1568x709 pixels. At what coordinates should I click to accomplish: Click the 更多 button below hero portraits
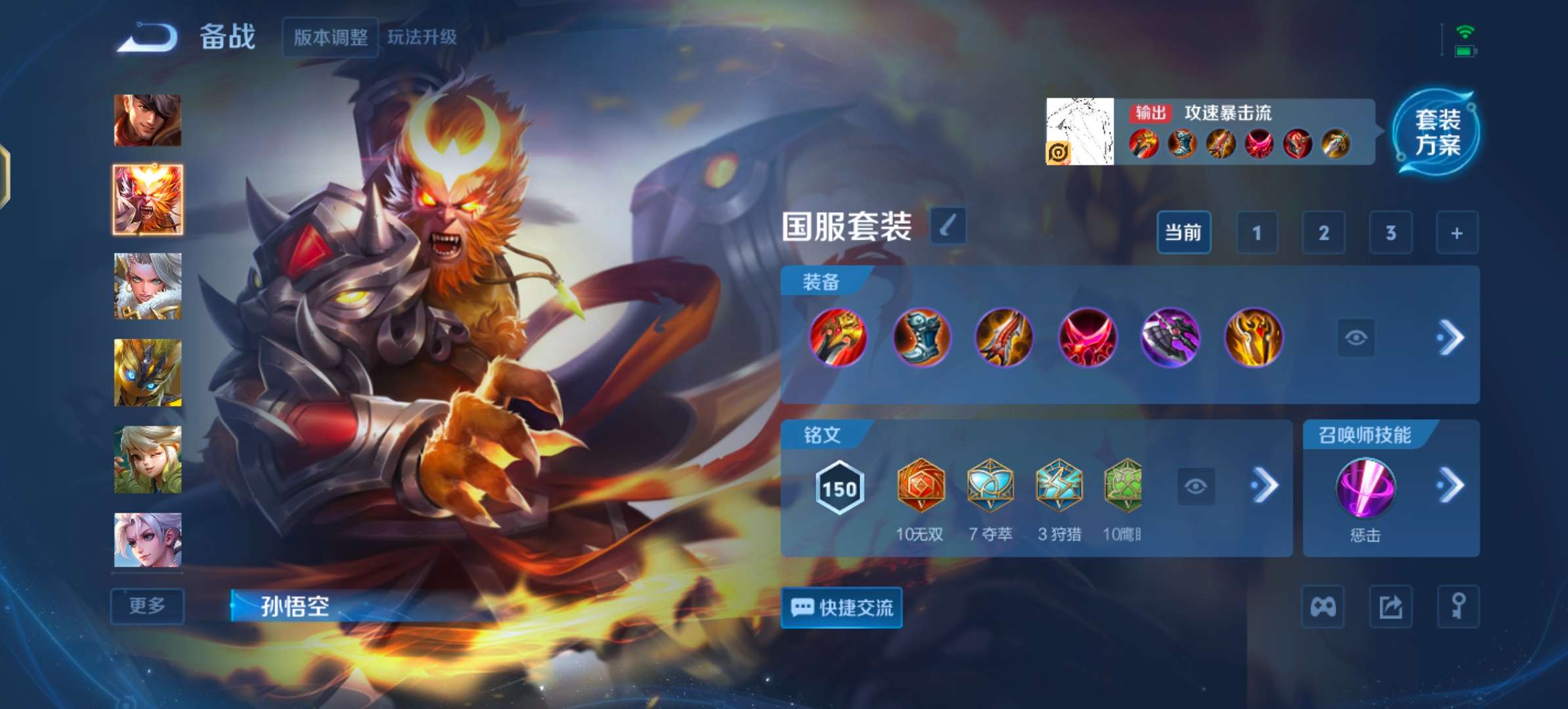click(x=147, y=607)
